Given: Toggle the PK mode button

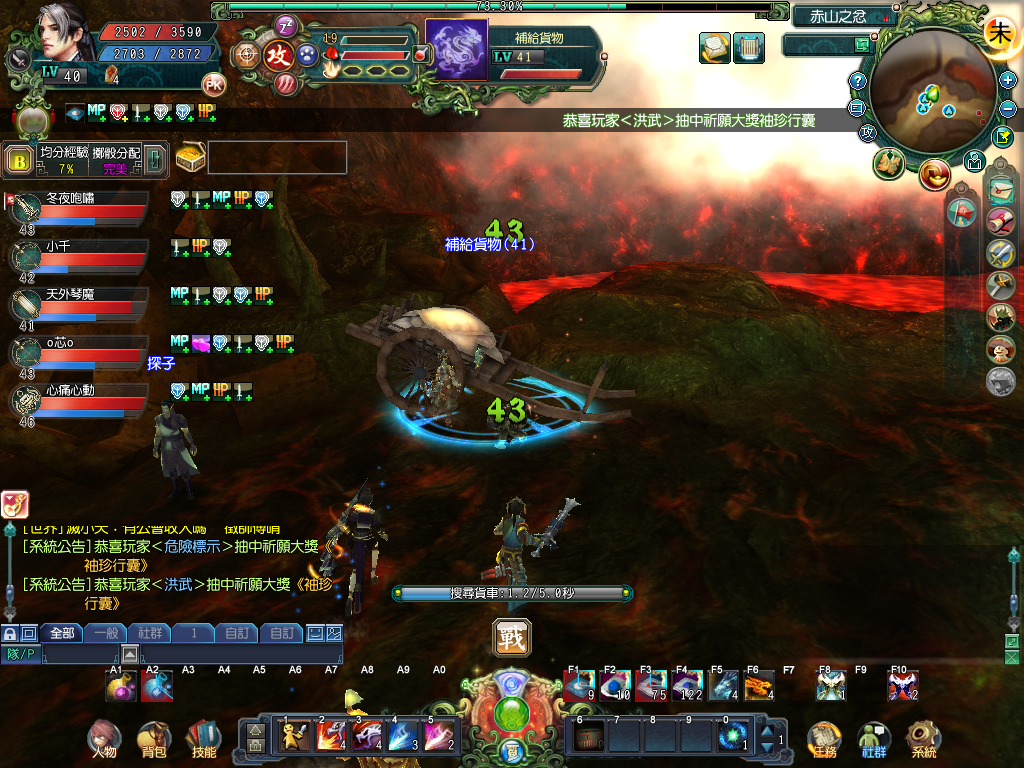Looking at the screenshot, I should click(x=213, y=84).
